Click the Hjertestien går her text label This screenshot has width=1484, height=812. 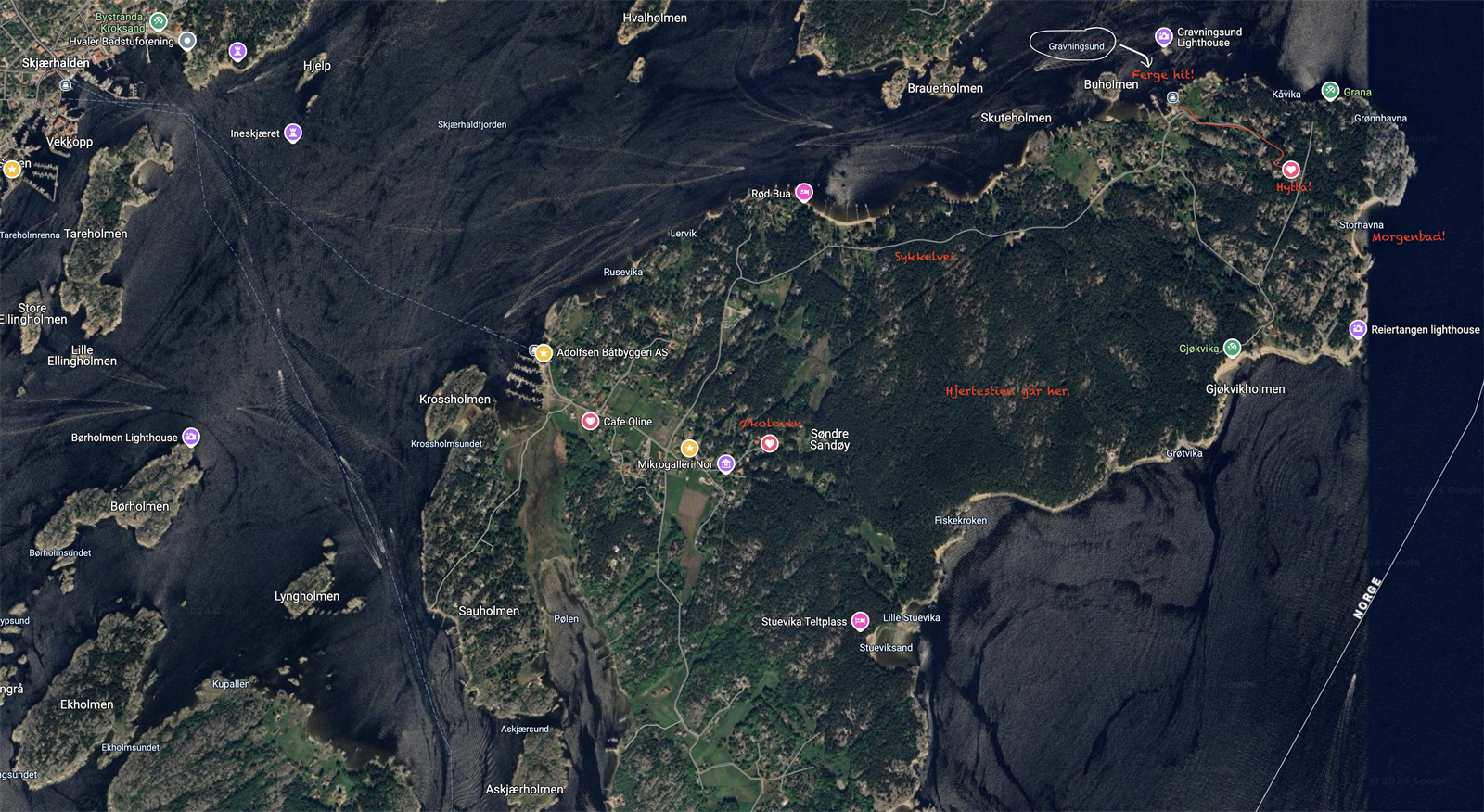coord(1006,391)
